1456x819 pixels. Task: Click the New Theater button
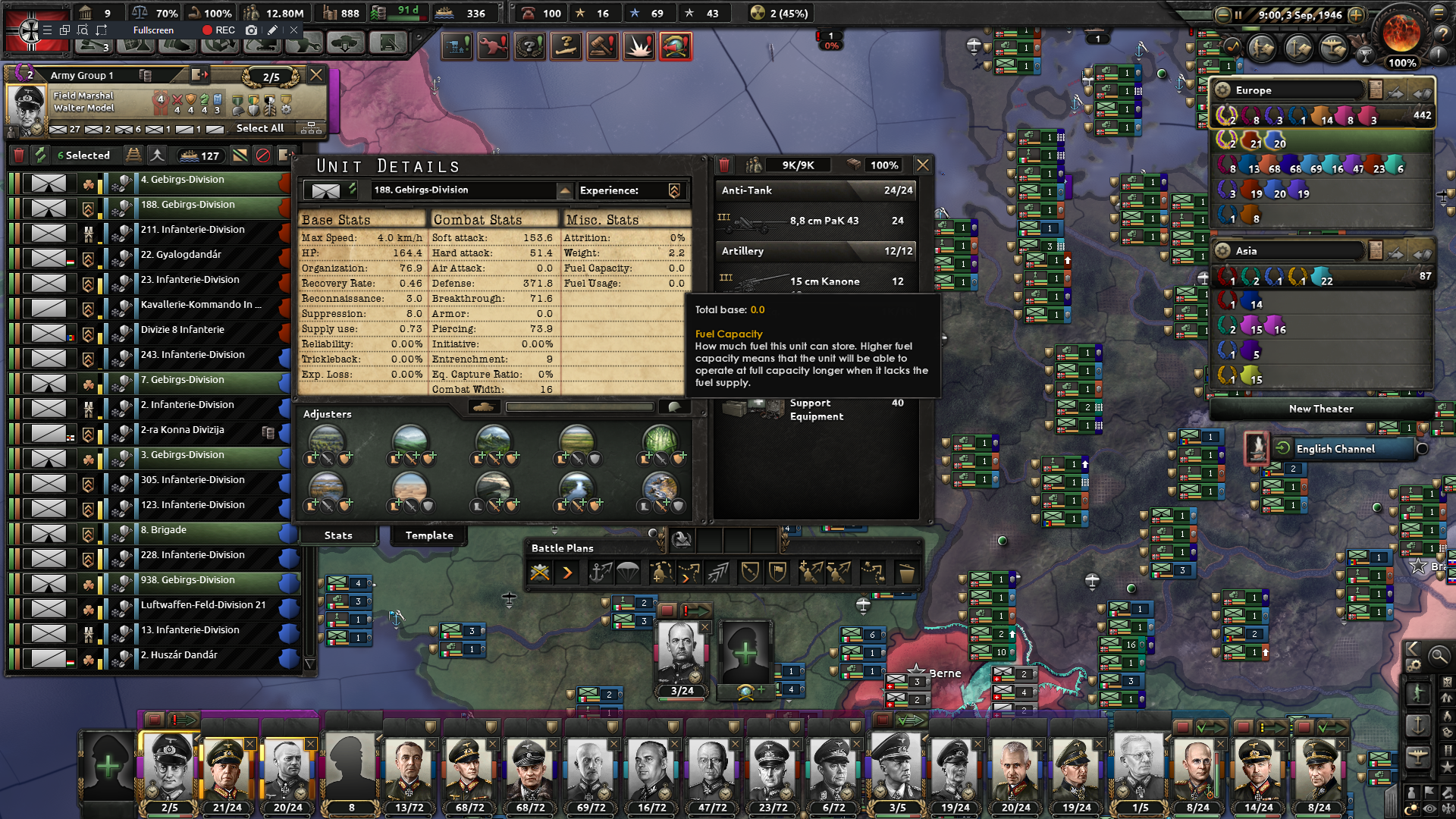coord(1321,409)
